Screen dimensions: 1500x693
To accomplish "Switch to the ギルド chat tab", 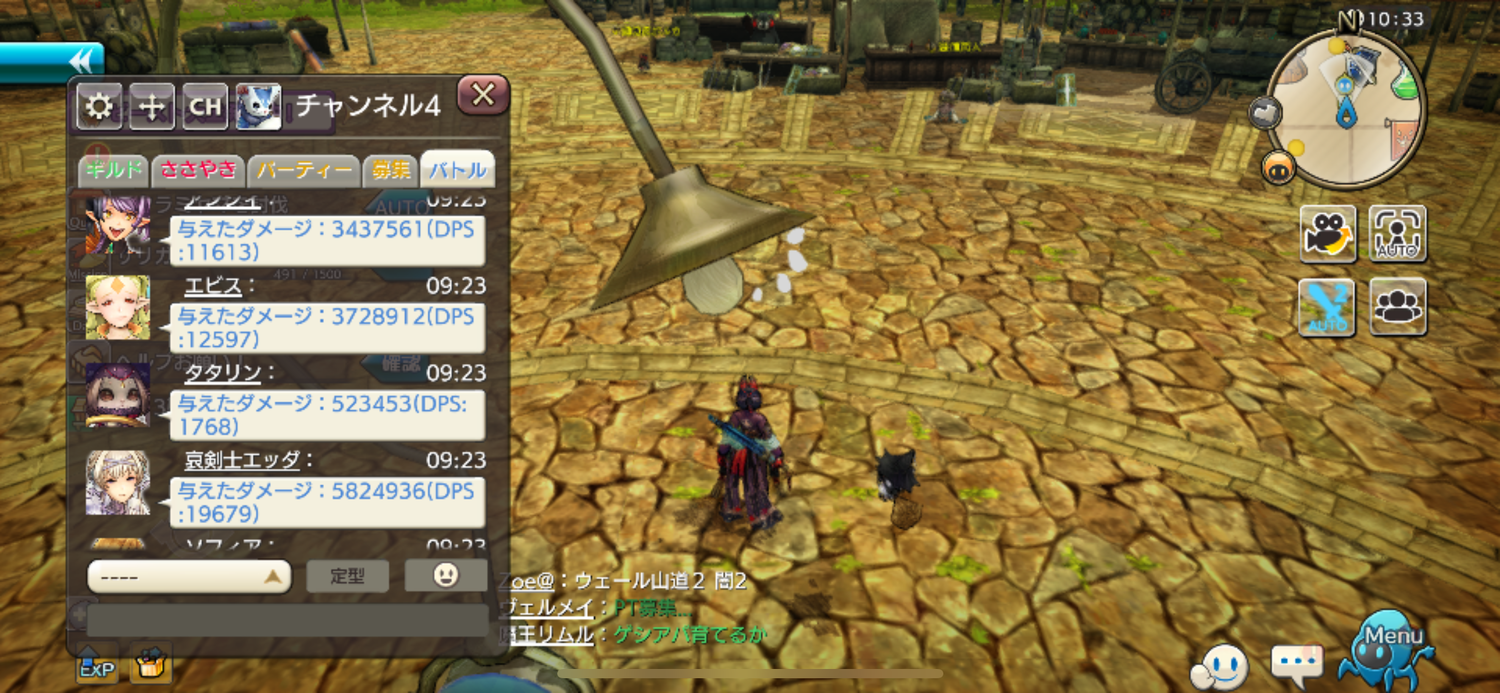I will [114, 170].
